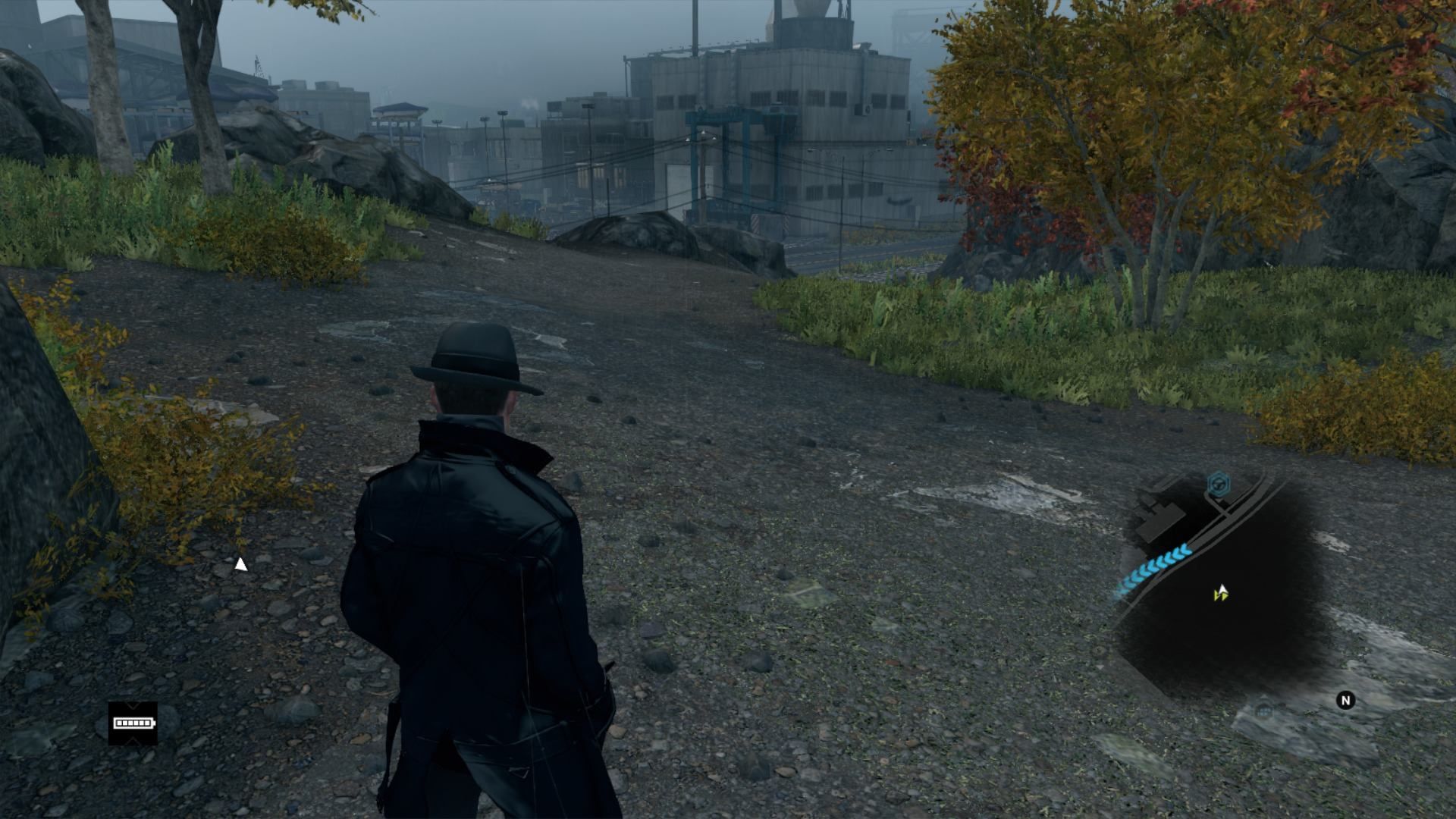Select the player arrow on the minimap
The image size is (1456, 819).
[x=1221, y=594]
